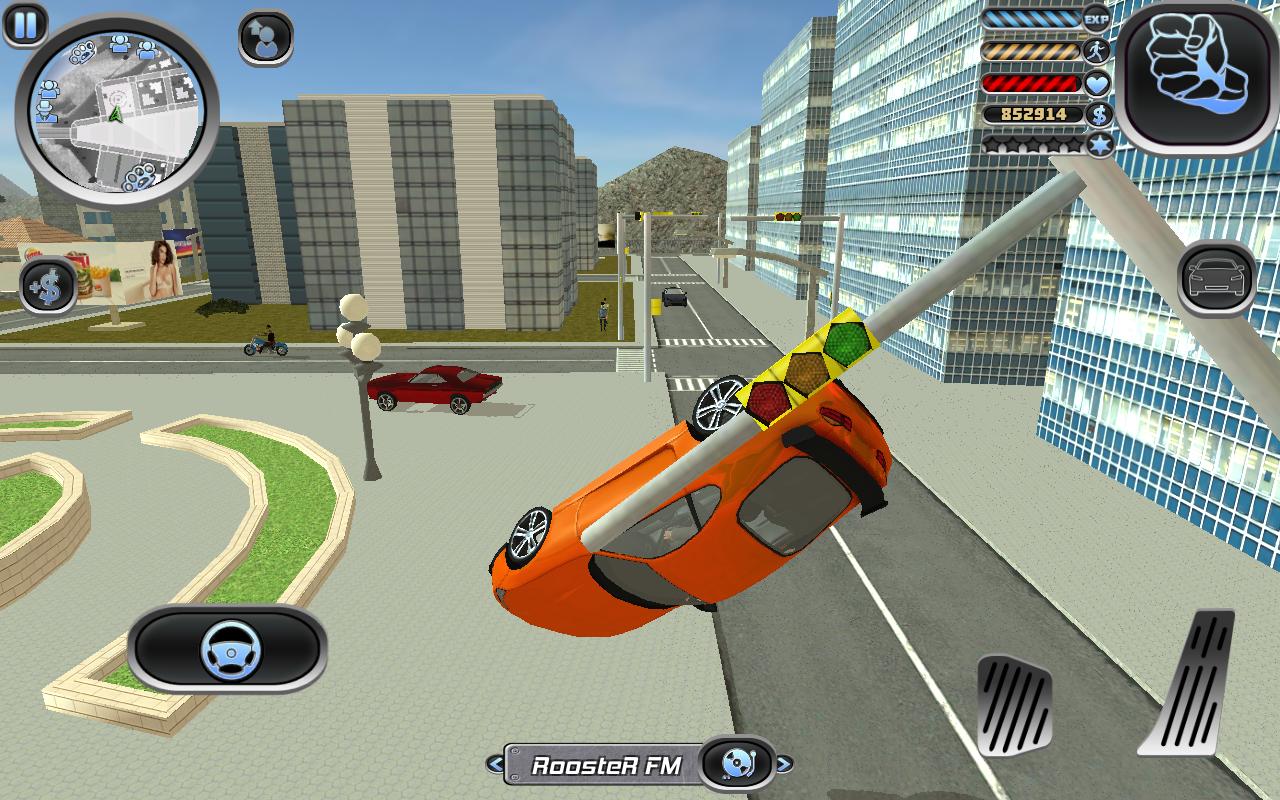Viewport: 1280px width, 800px height.
Task: Skip to the next radio station
Action: 784,765
